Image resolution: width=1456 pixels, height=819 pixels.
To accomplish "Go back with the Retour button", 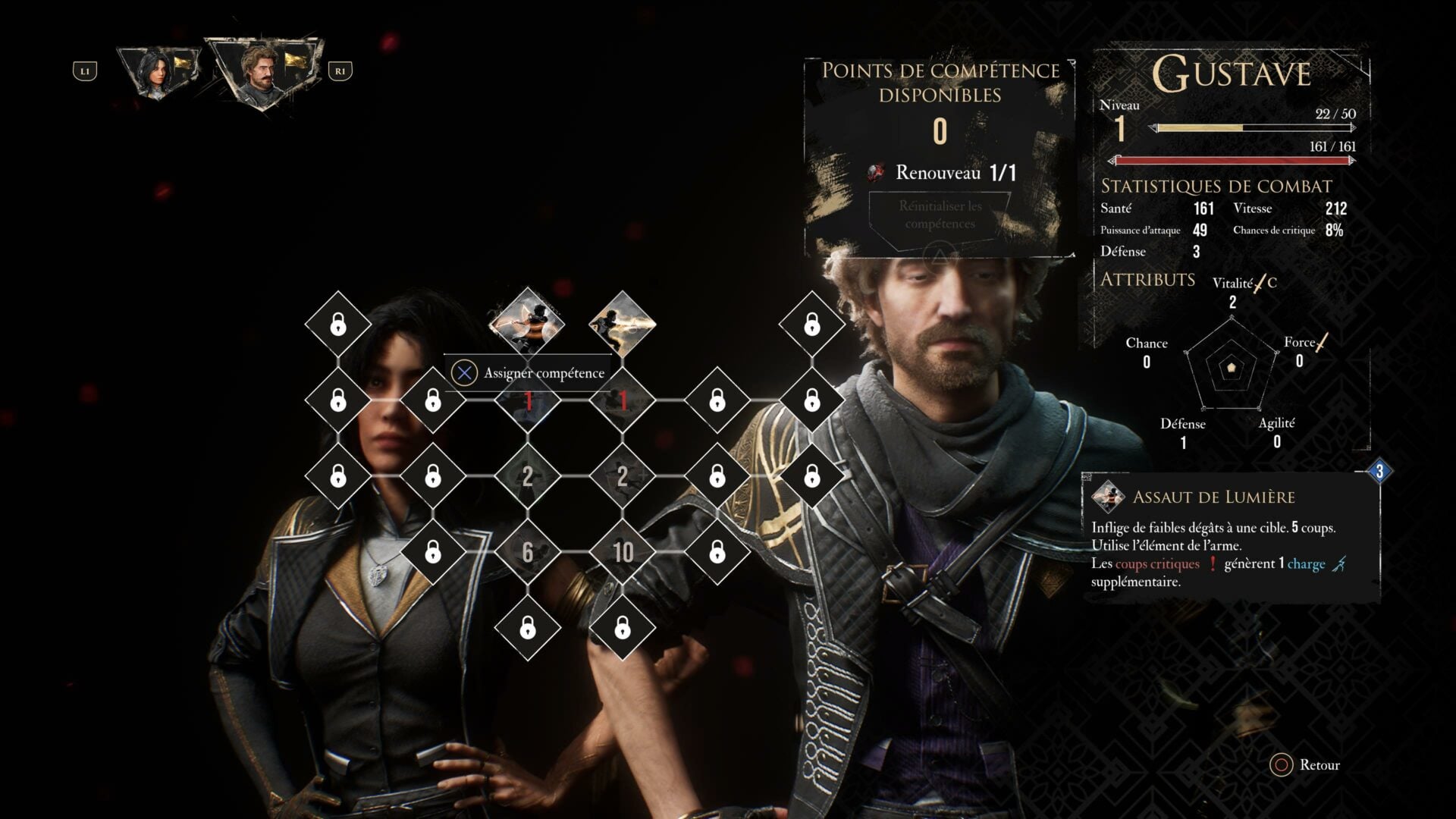I will pyautogui.click(x=1306, y=764).
